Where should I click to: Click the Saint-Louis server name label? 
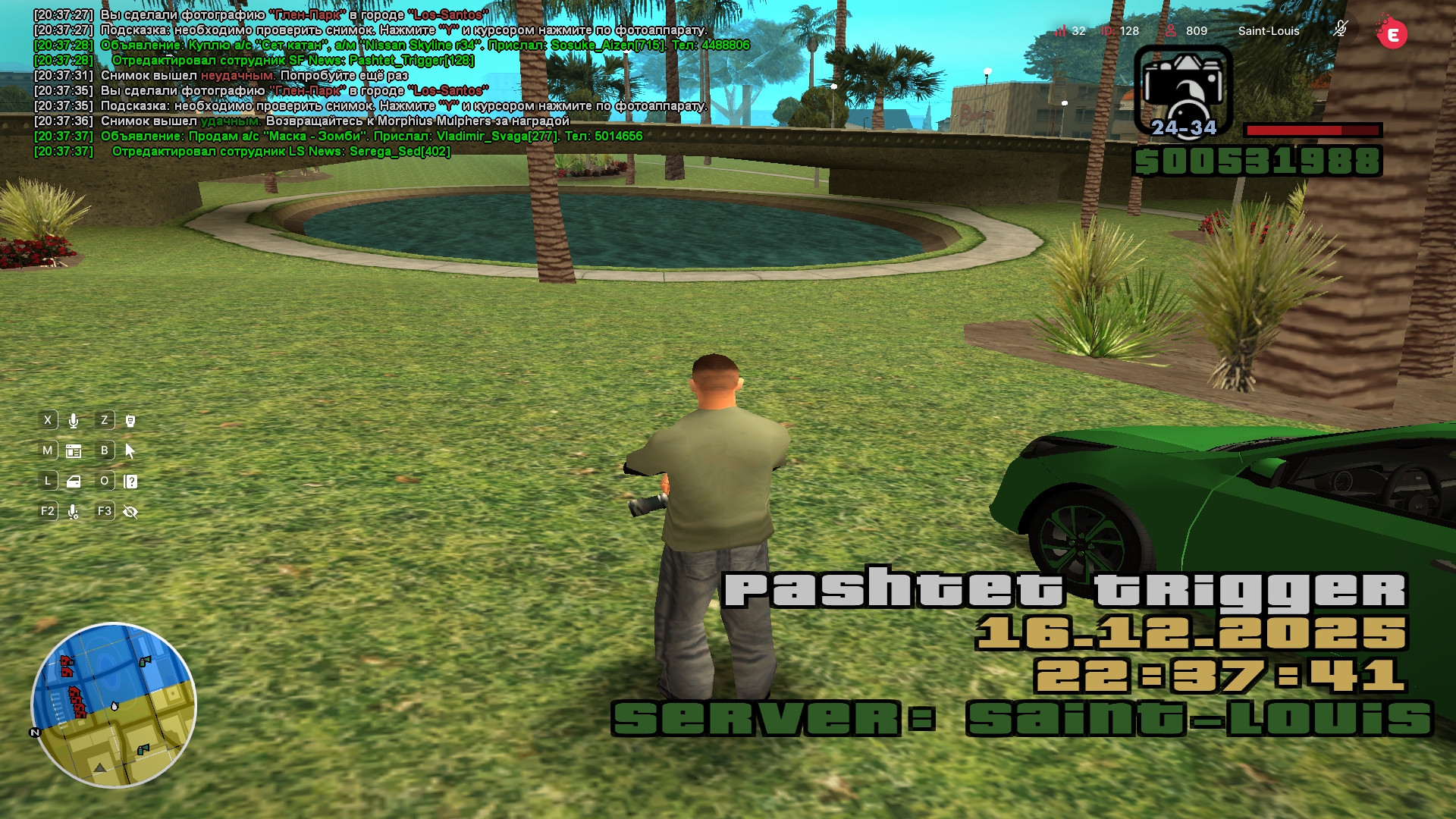coord(1269,31)
